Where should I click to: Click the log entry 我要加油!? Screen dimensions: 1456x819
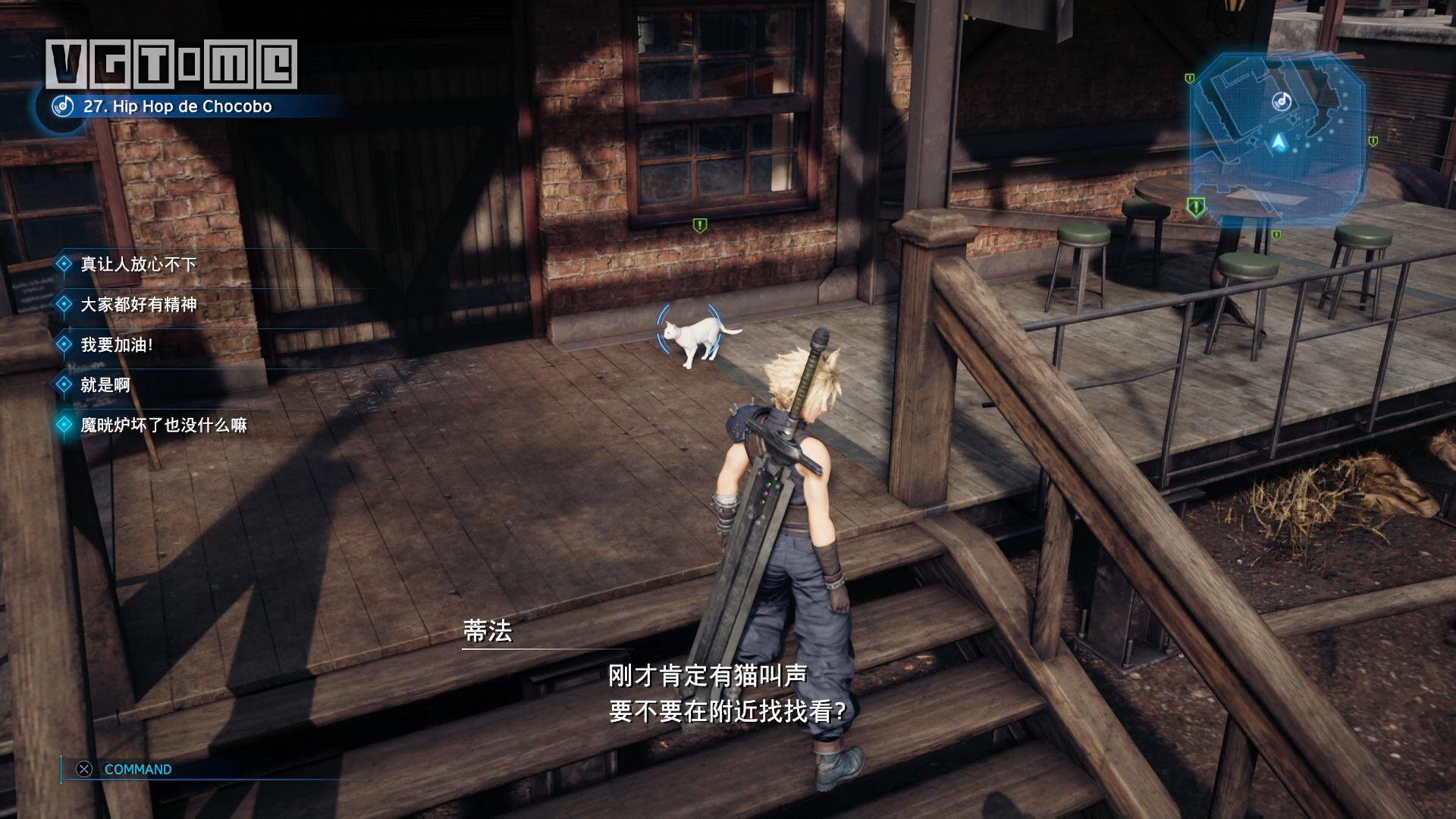coord(117,344)
